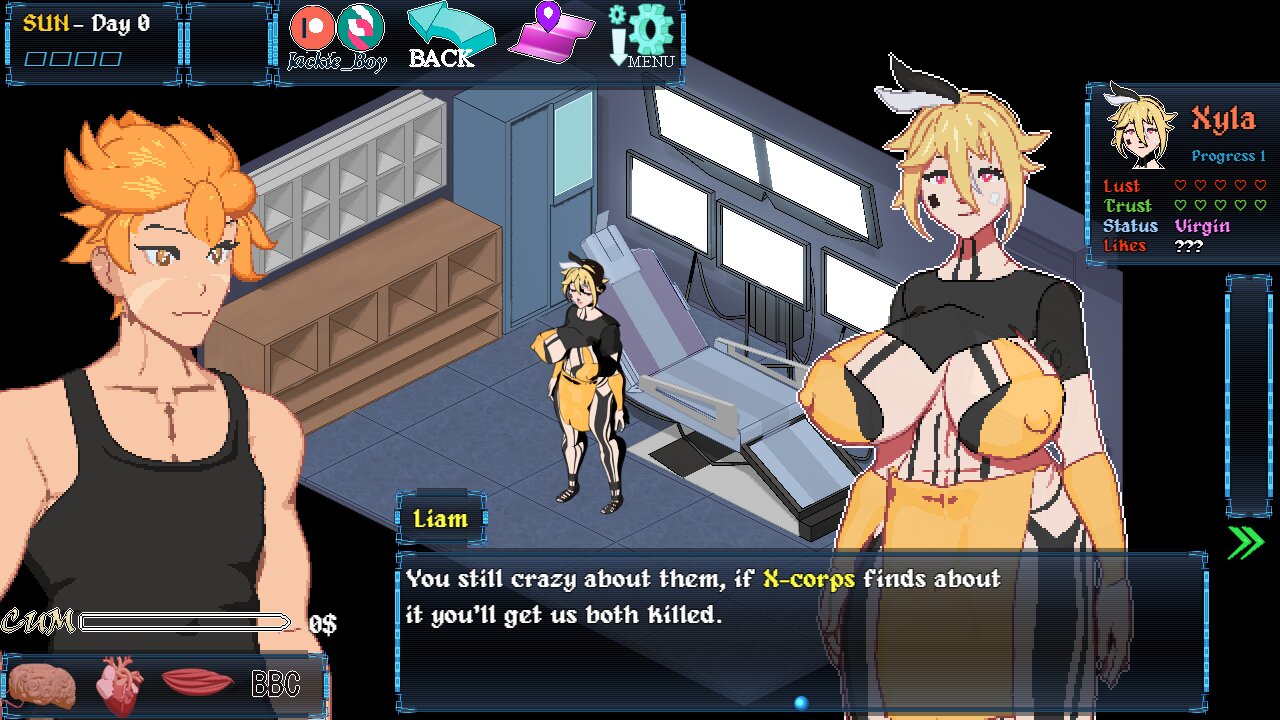Go back with the BACK arrow
Screen dimensions: 1280x720
click(x=449, y=36)
